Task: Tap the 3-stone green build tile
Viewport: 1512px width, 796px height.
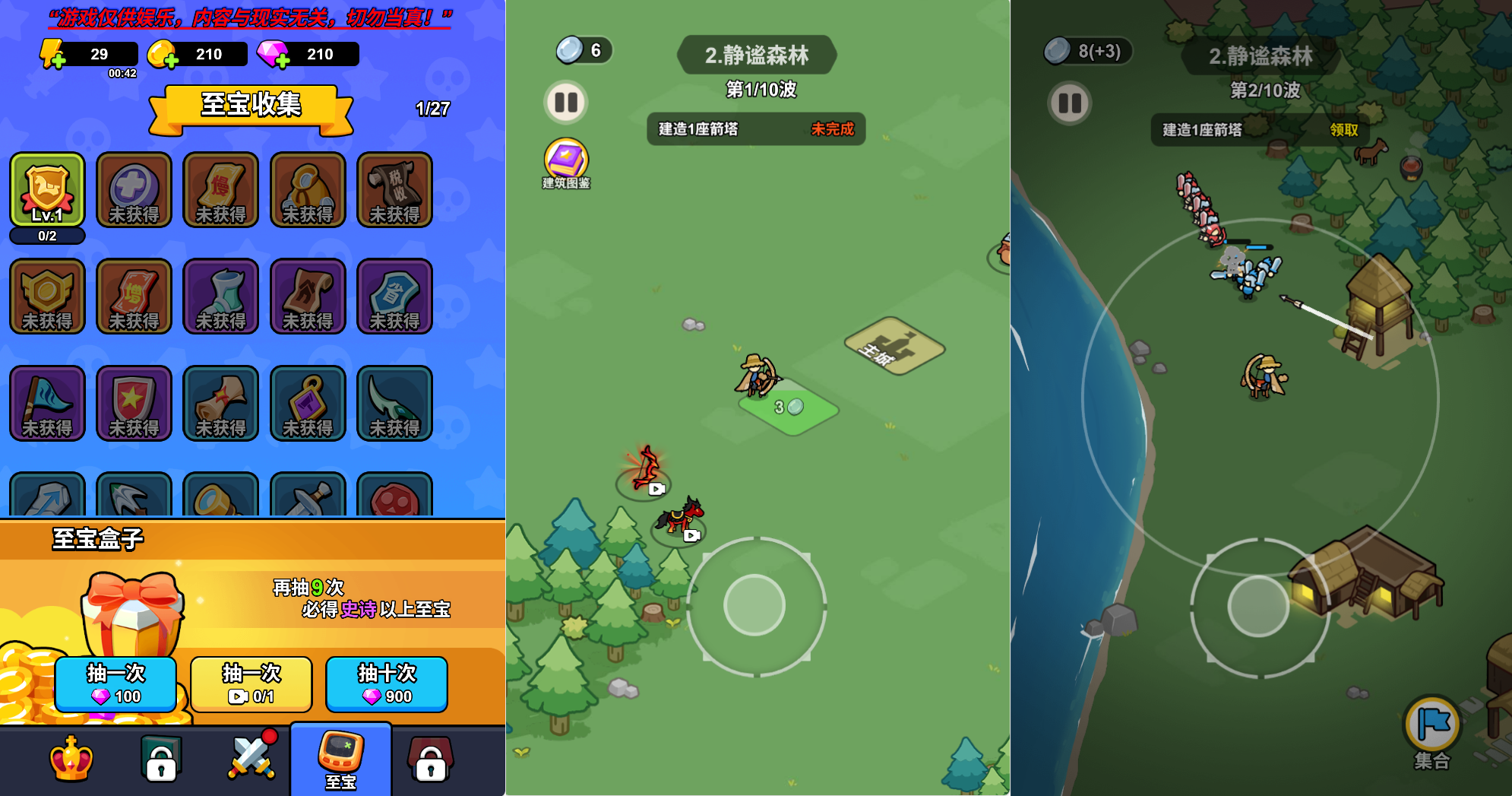Action: [x=789, y=408]
